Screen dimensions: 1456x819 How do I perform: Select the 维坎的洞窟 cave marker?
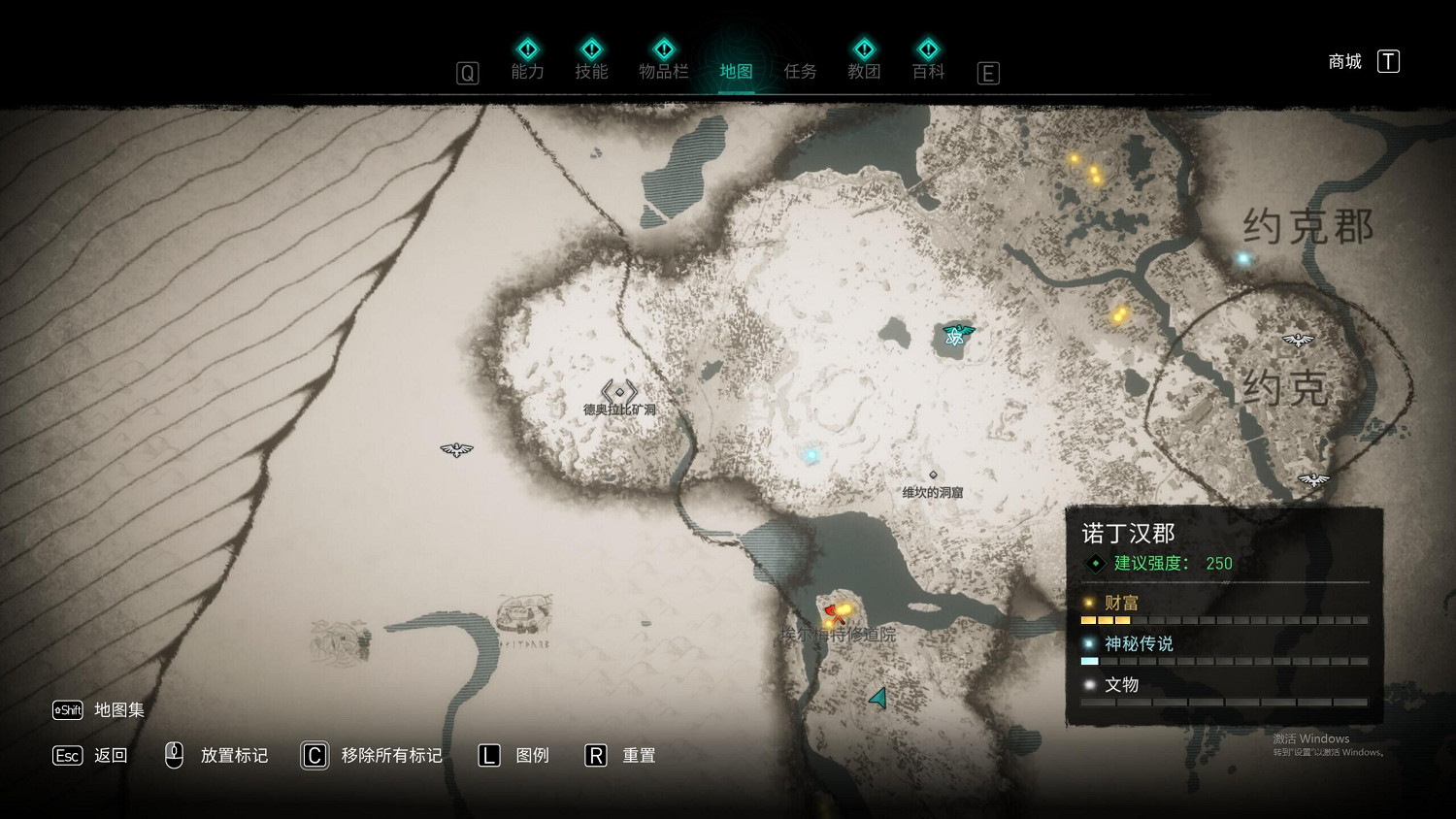coord(933,475)
